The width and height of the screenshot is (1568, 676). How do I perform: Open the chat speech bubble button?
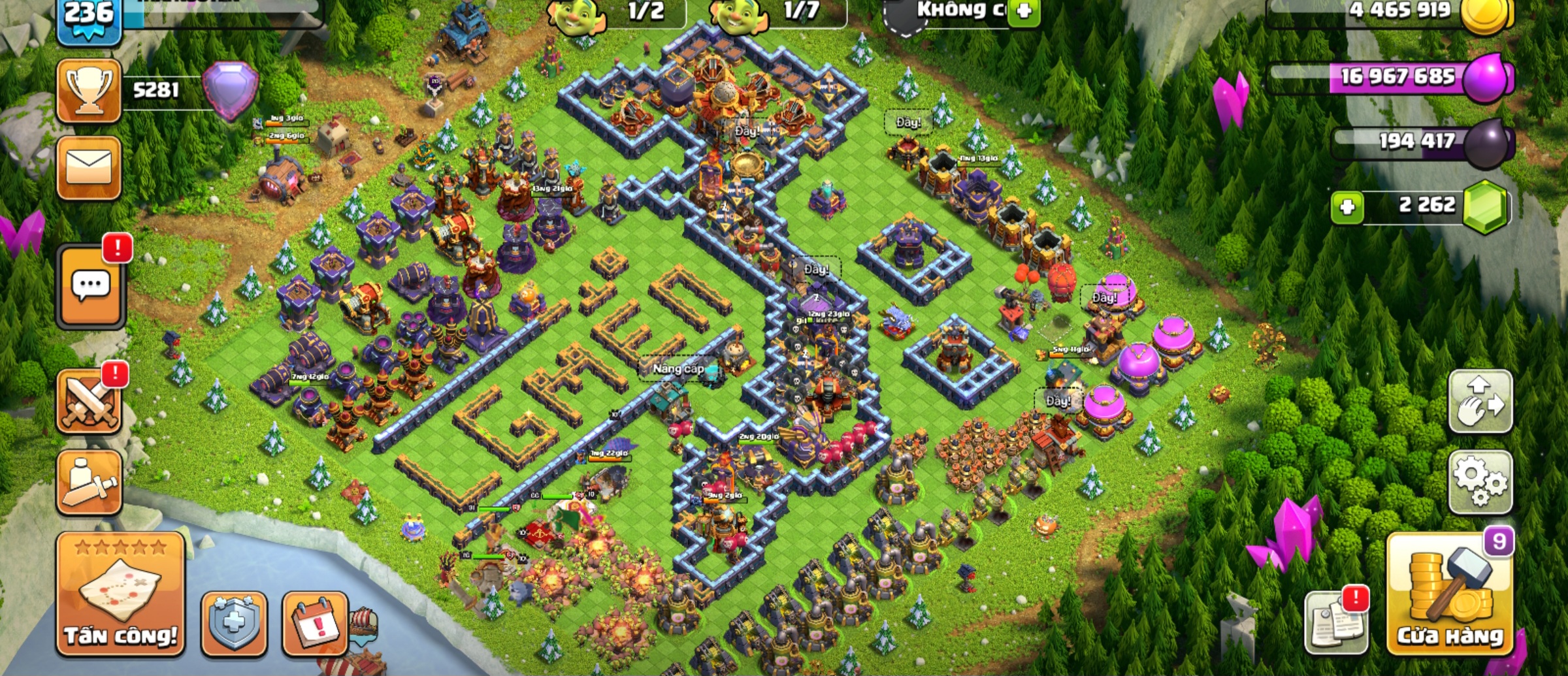pyautogui.click(x=91, y=285)
